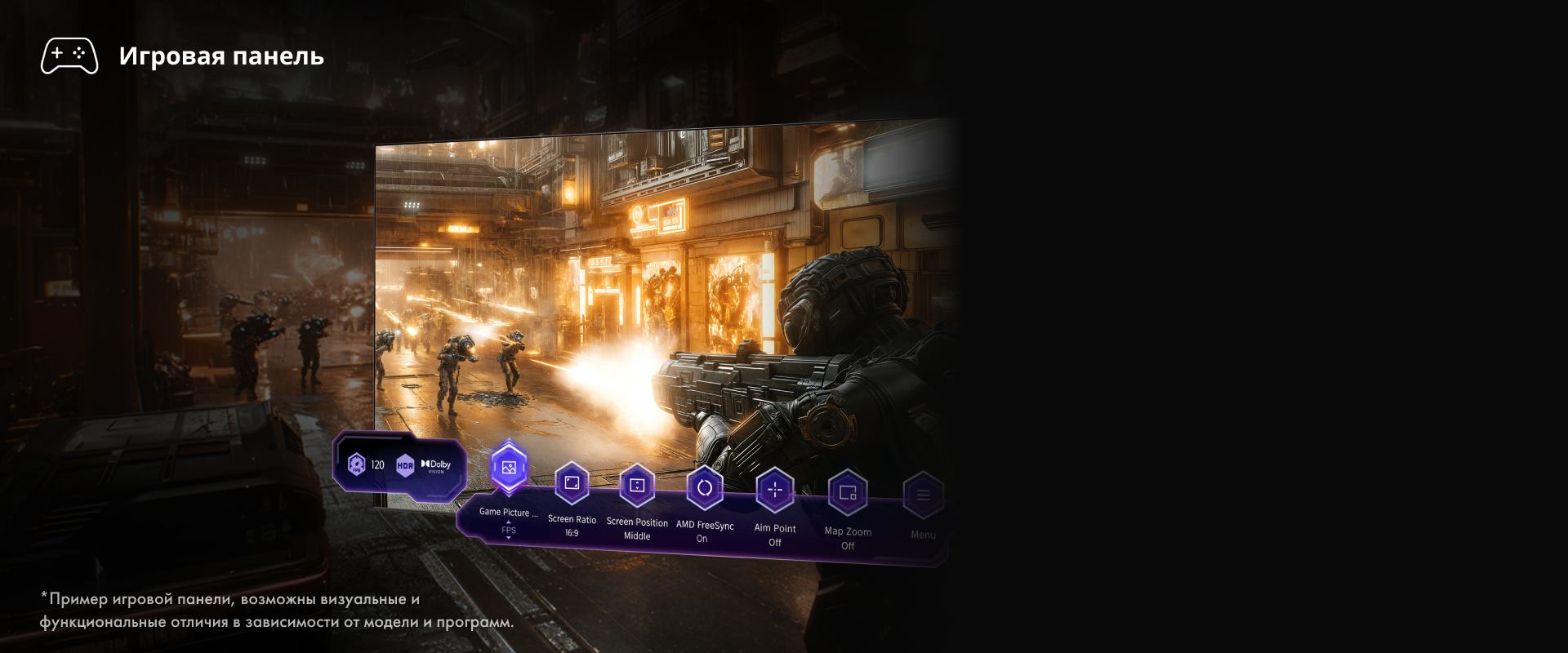Click the Screen Ratio hexagon icon

click(x=571, y=483)
